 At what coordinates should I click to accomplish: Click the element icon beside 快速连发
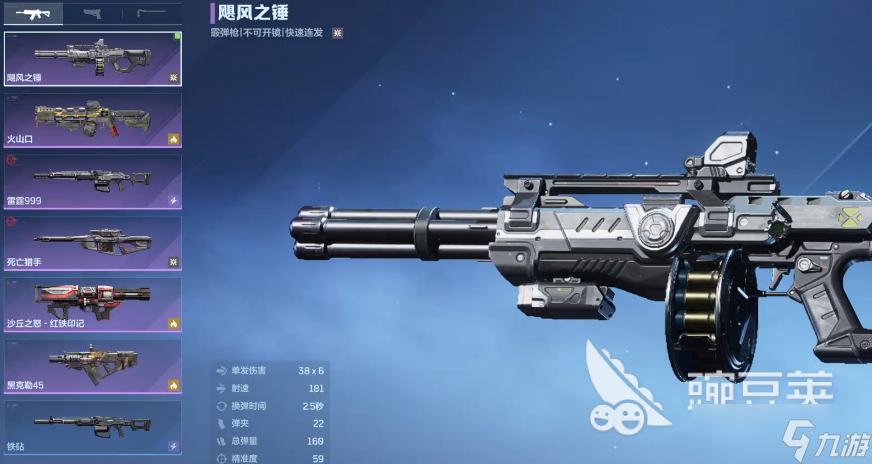pyautogui.click(x=337, y=33)
